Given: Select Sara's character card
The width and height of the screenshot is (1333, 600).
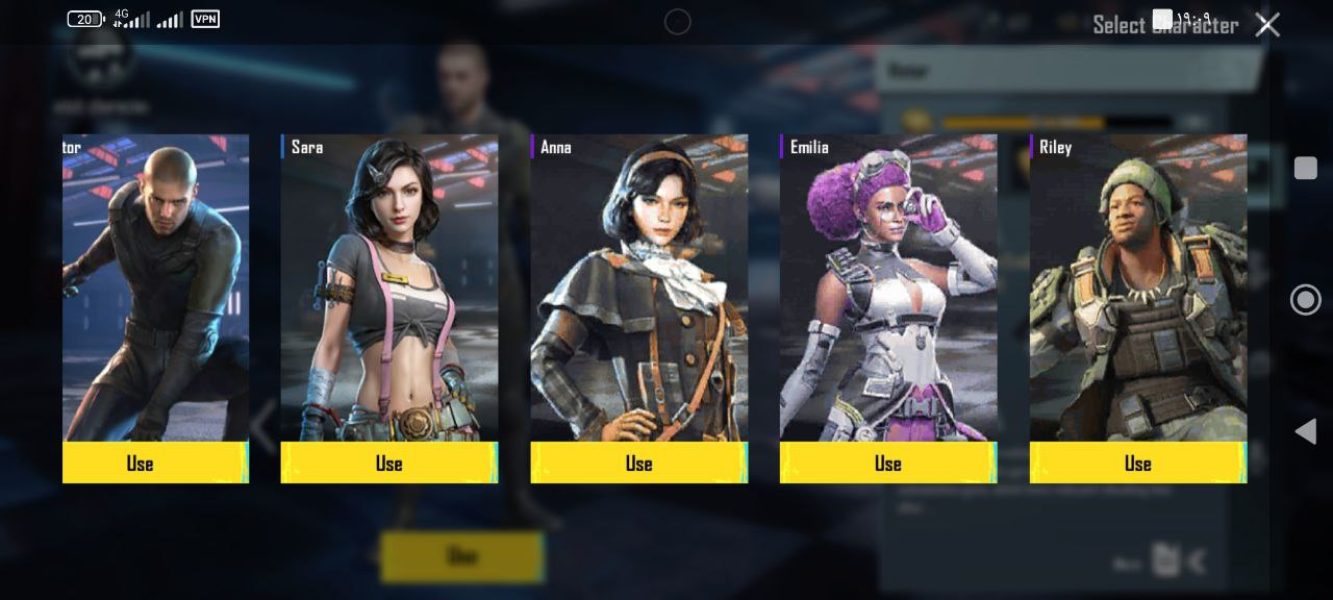Looking at the screenshot, I should tap(389, 290).
